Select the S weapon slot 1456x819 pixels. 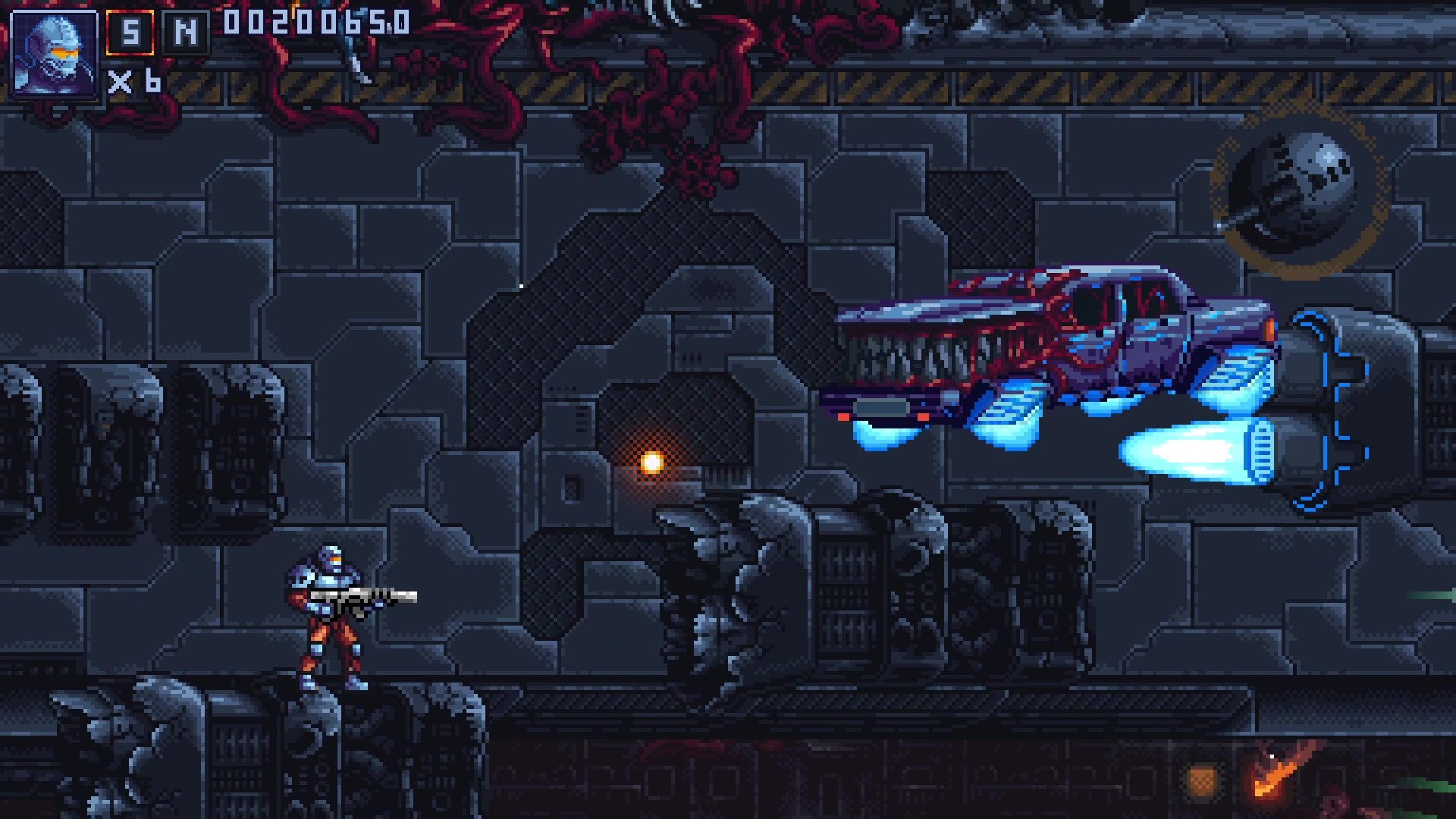click(x=130, y=33)
